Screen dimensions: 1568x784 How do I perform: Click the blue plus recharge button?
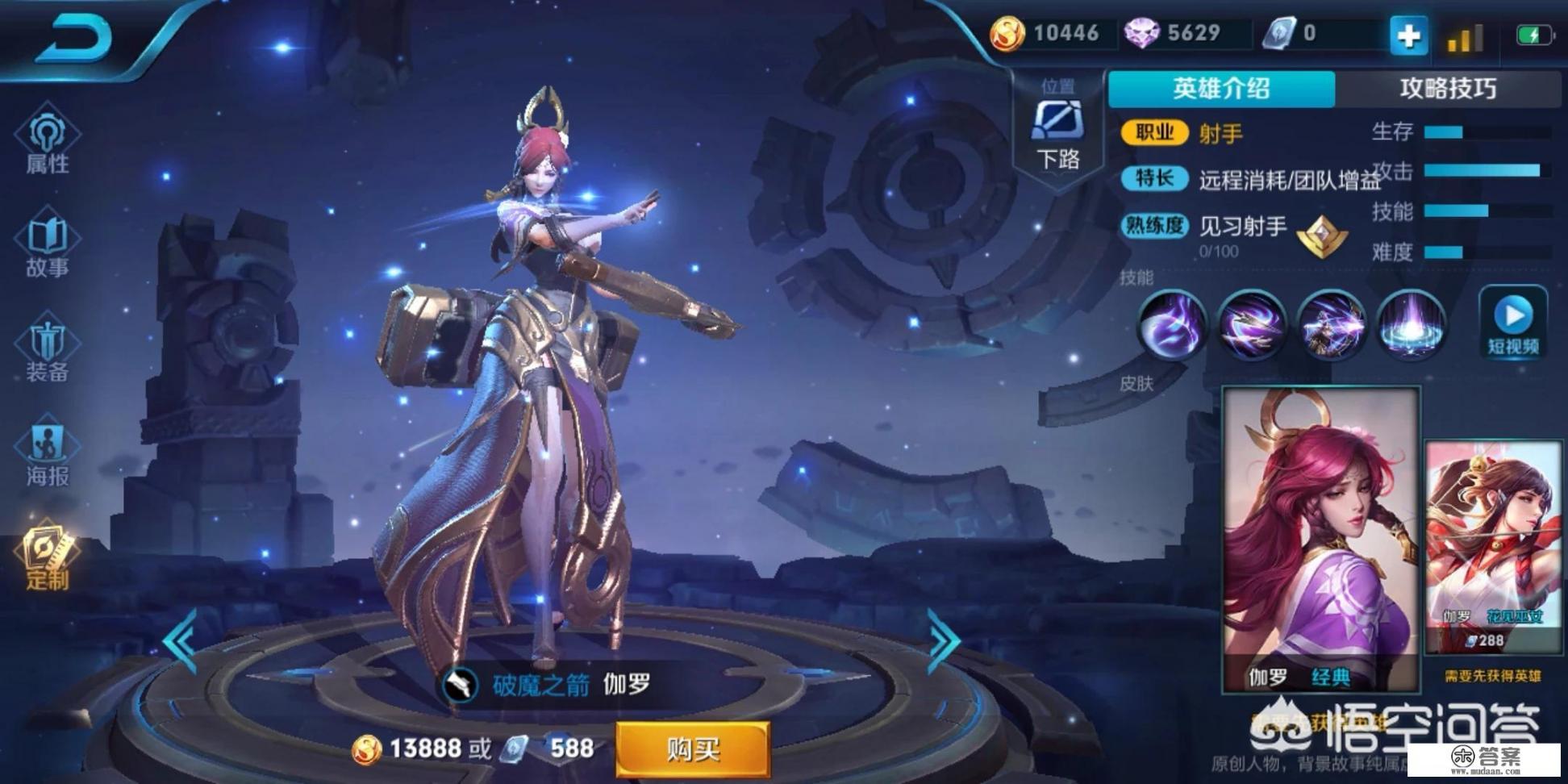tap(1408, 36)
